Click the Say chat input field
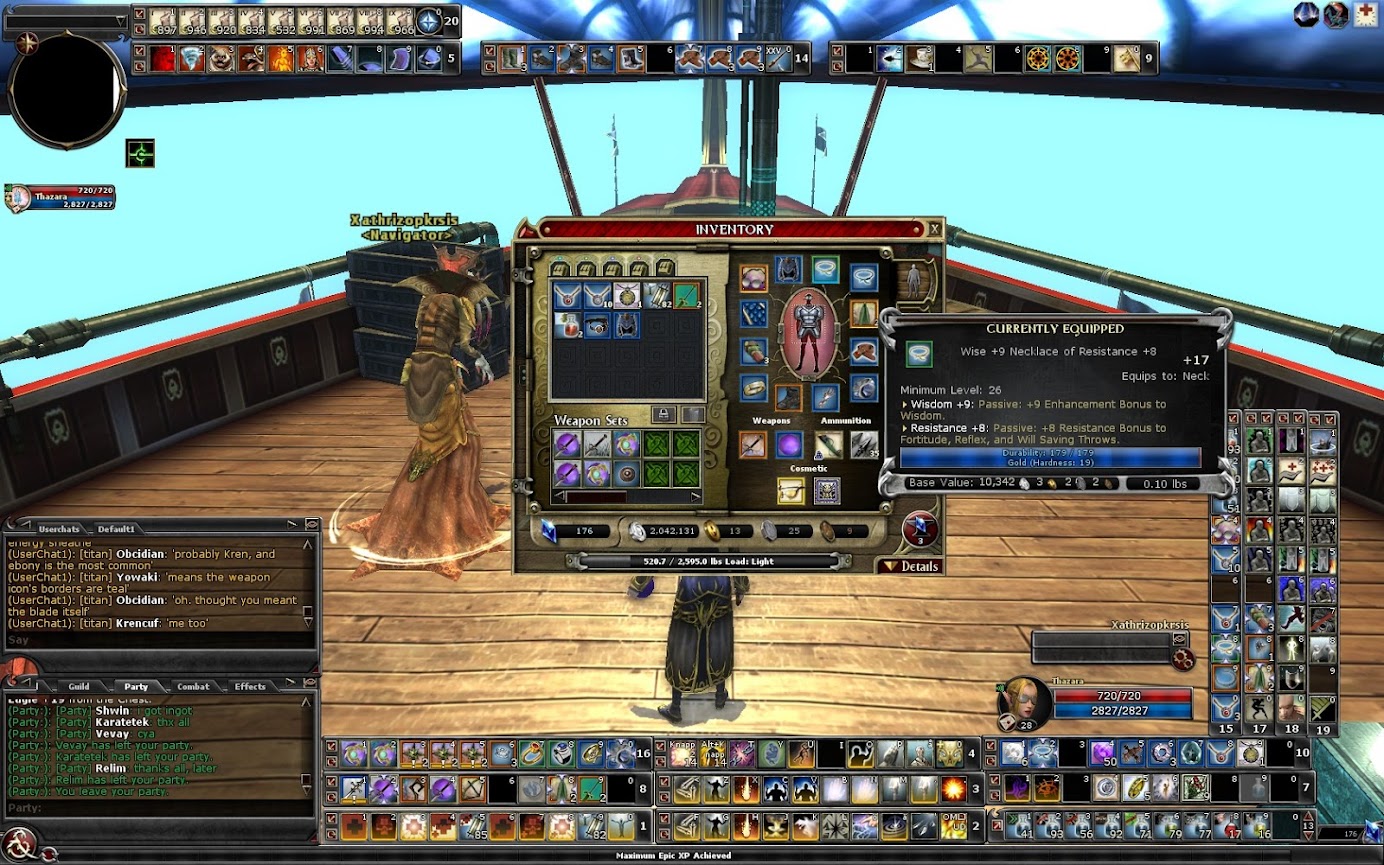1384x865 pixels. [x=150, y=640]
